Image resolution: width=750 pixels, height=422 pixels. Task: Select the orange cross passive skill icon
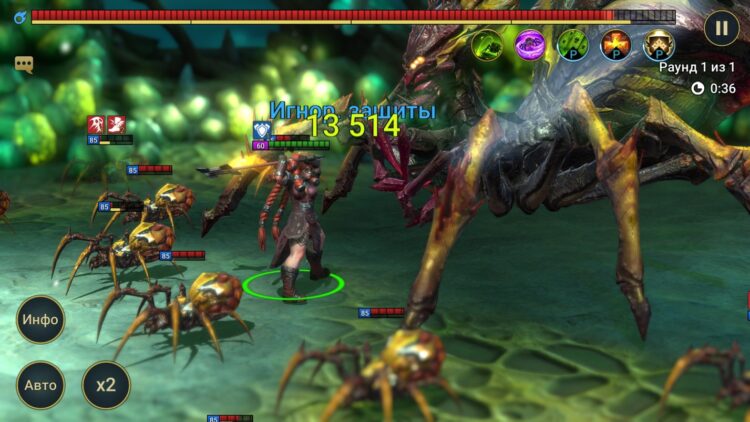[616, 44]
